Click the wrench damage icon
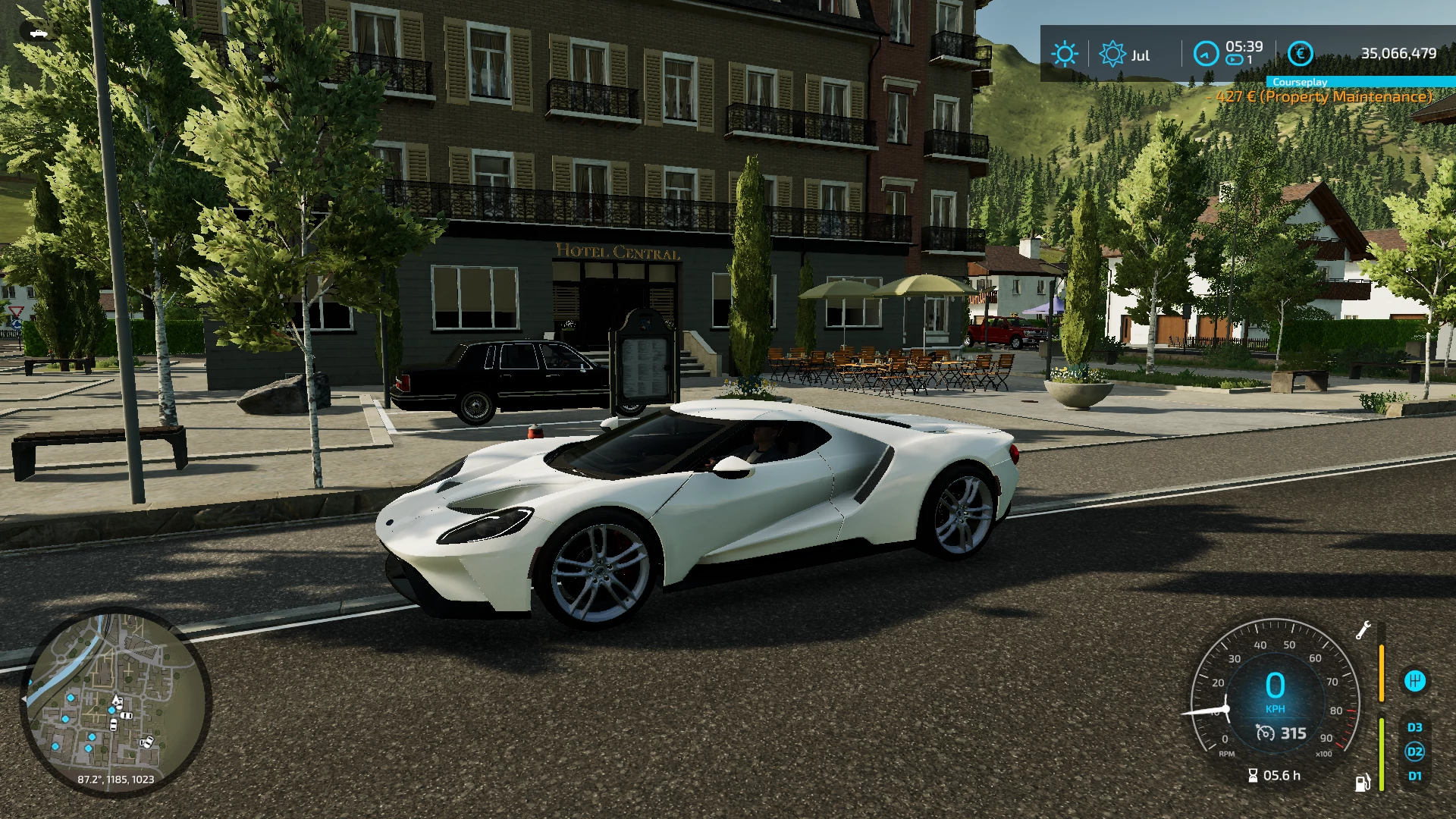The height and width of the screenshot is (819, 1456). tap(1363, 630)
